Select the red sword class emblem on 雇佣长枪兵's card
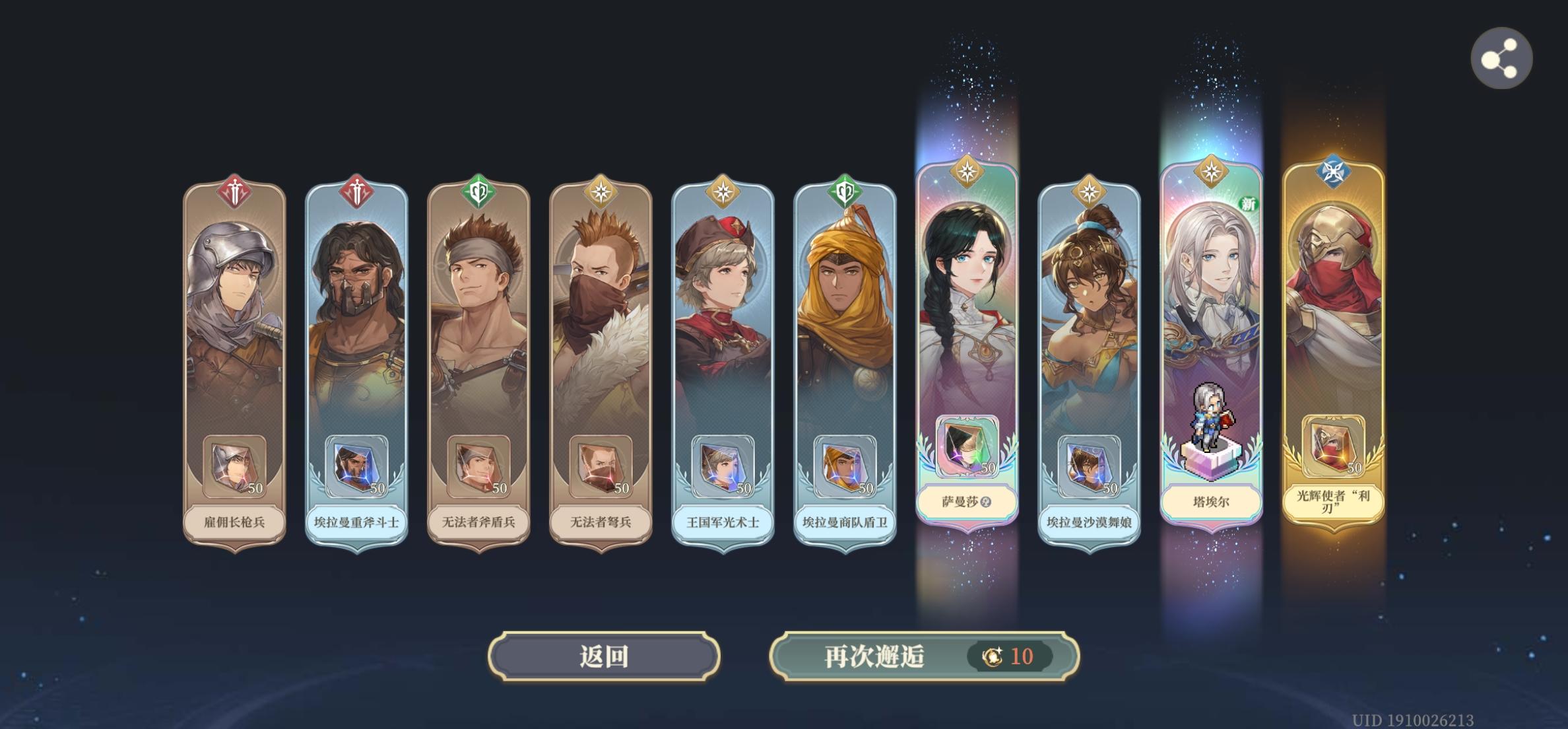The image size is (1568, 729). [235, 191]
